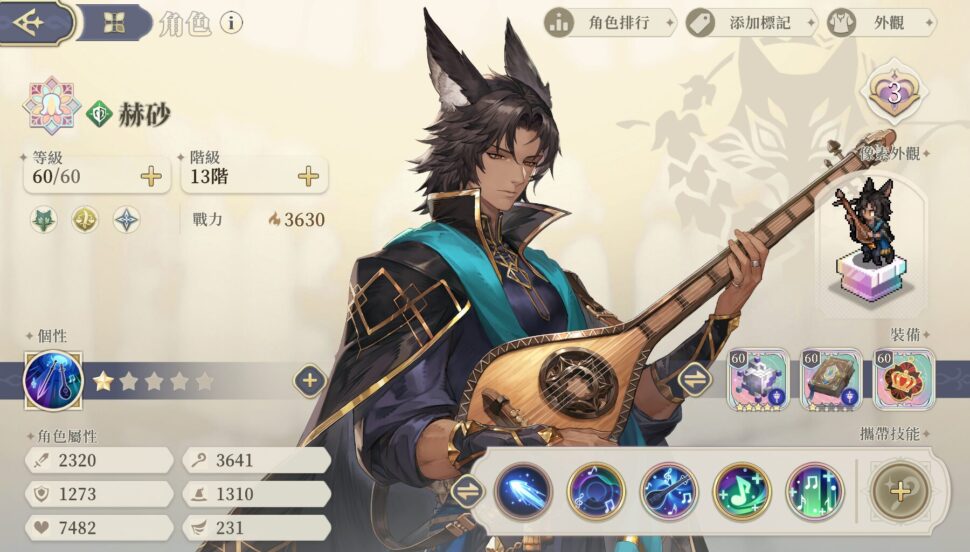Tap the plus beside level 60/60
The image size is (970, 552).
pyautogui.click(x=151, y=177)
